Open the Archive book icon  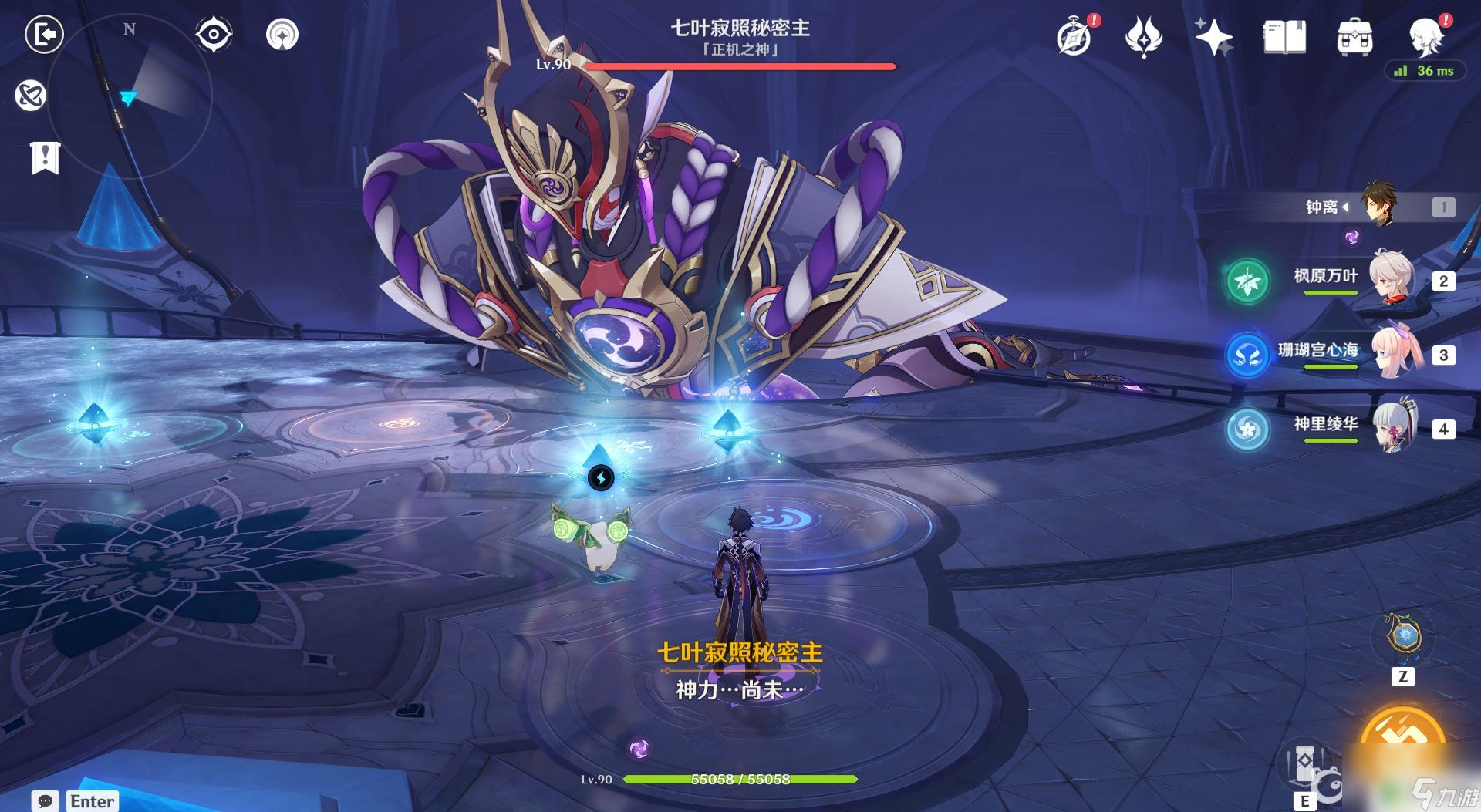[1284, 37]
